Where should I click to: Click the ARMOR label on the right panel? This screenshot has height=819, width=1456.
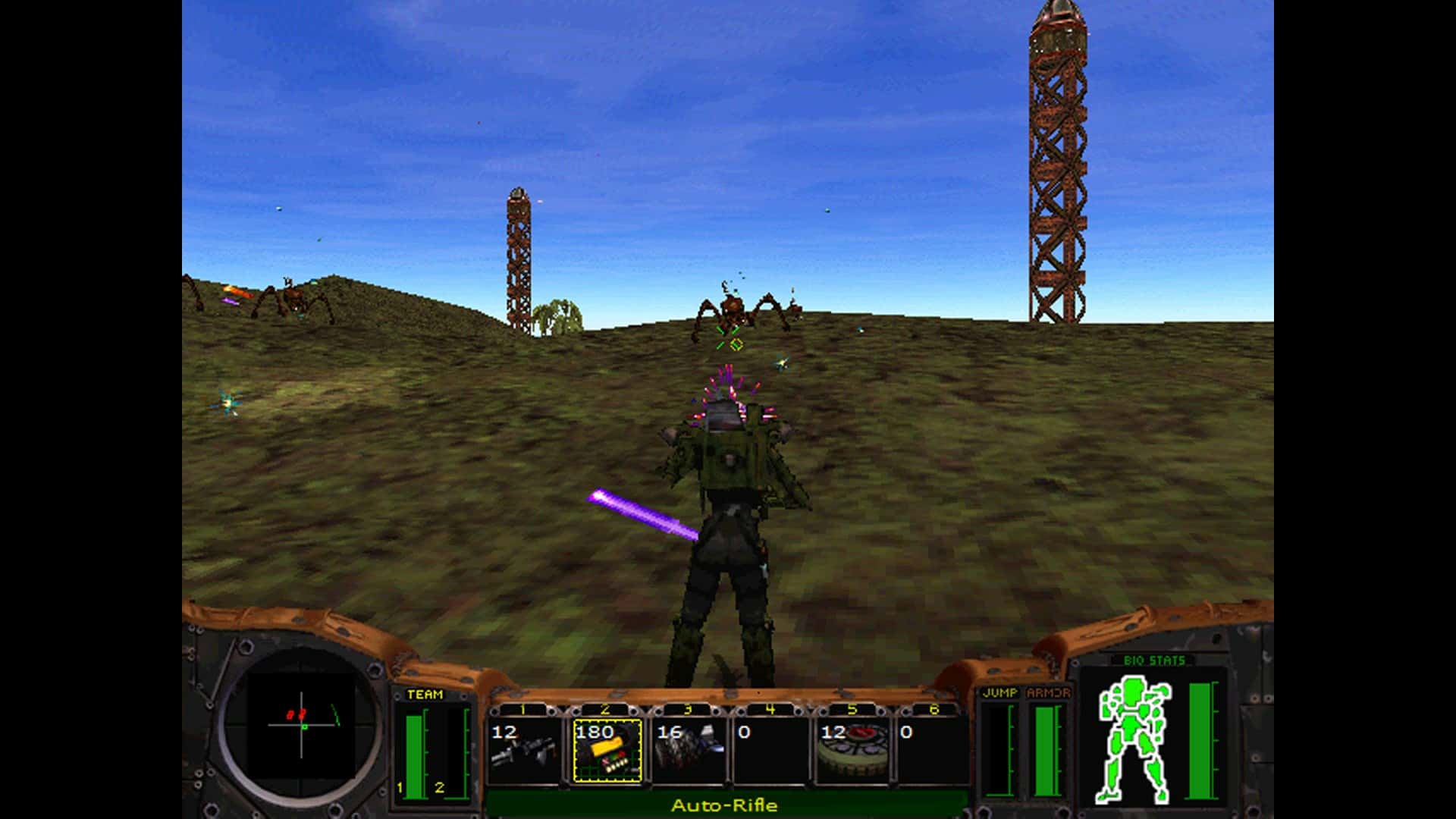1049,692
